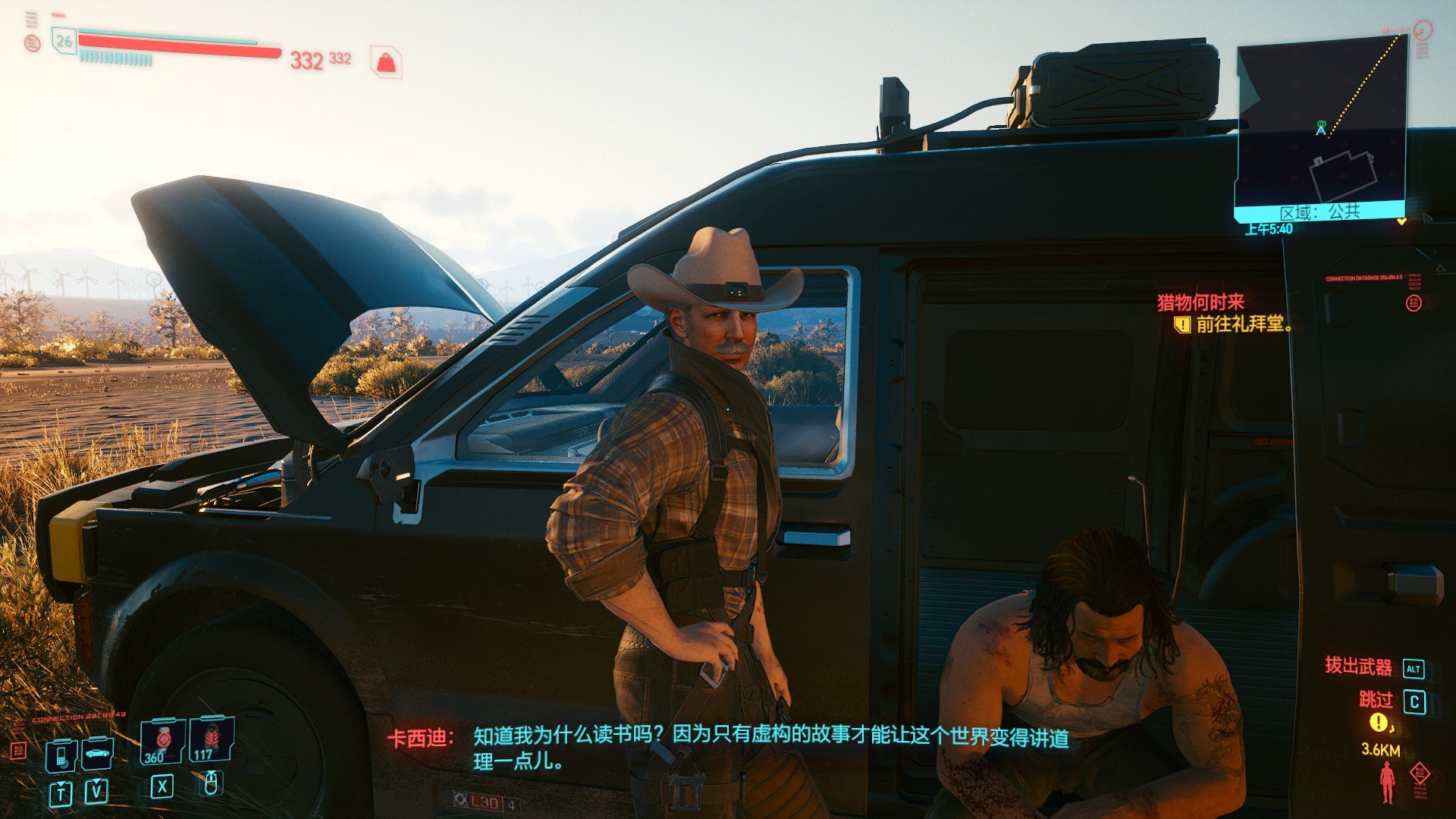This screenshot has width=1456, height=819.
Task: Select the vehicle summon icon
Action: 96,754
